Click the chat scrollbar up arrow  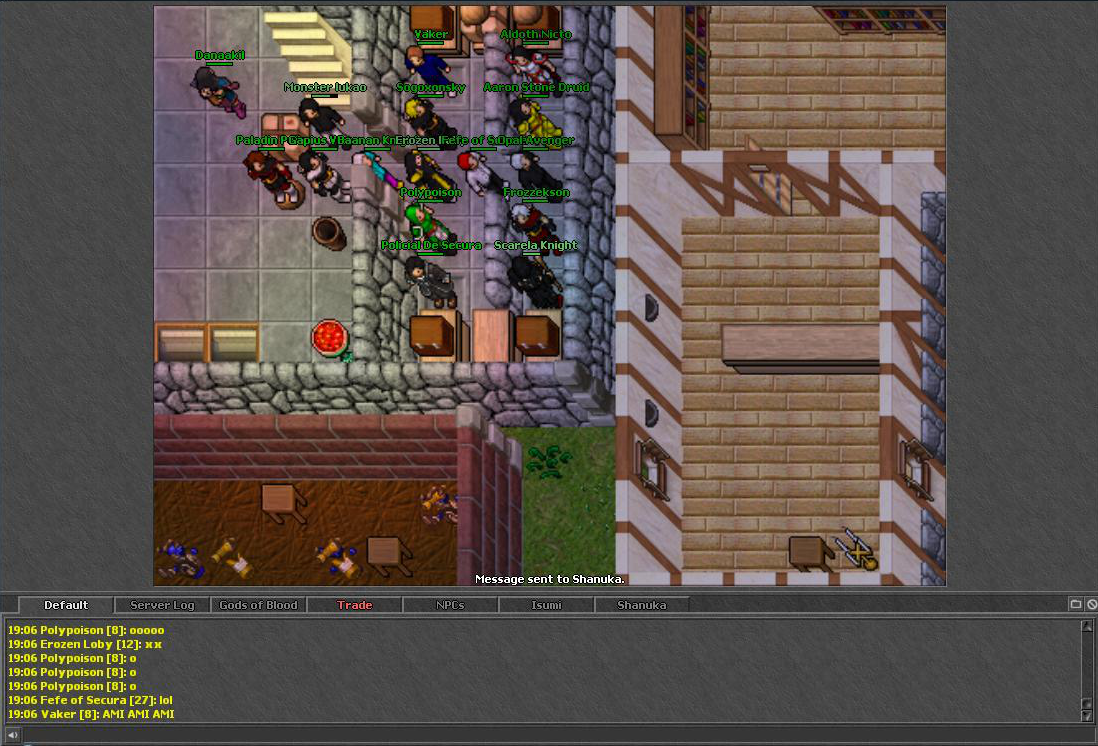(x=1087, y=626)
